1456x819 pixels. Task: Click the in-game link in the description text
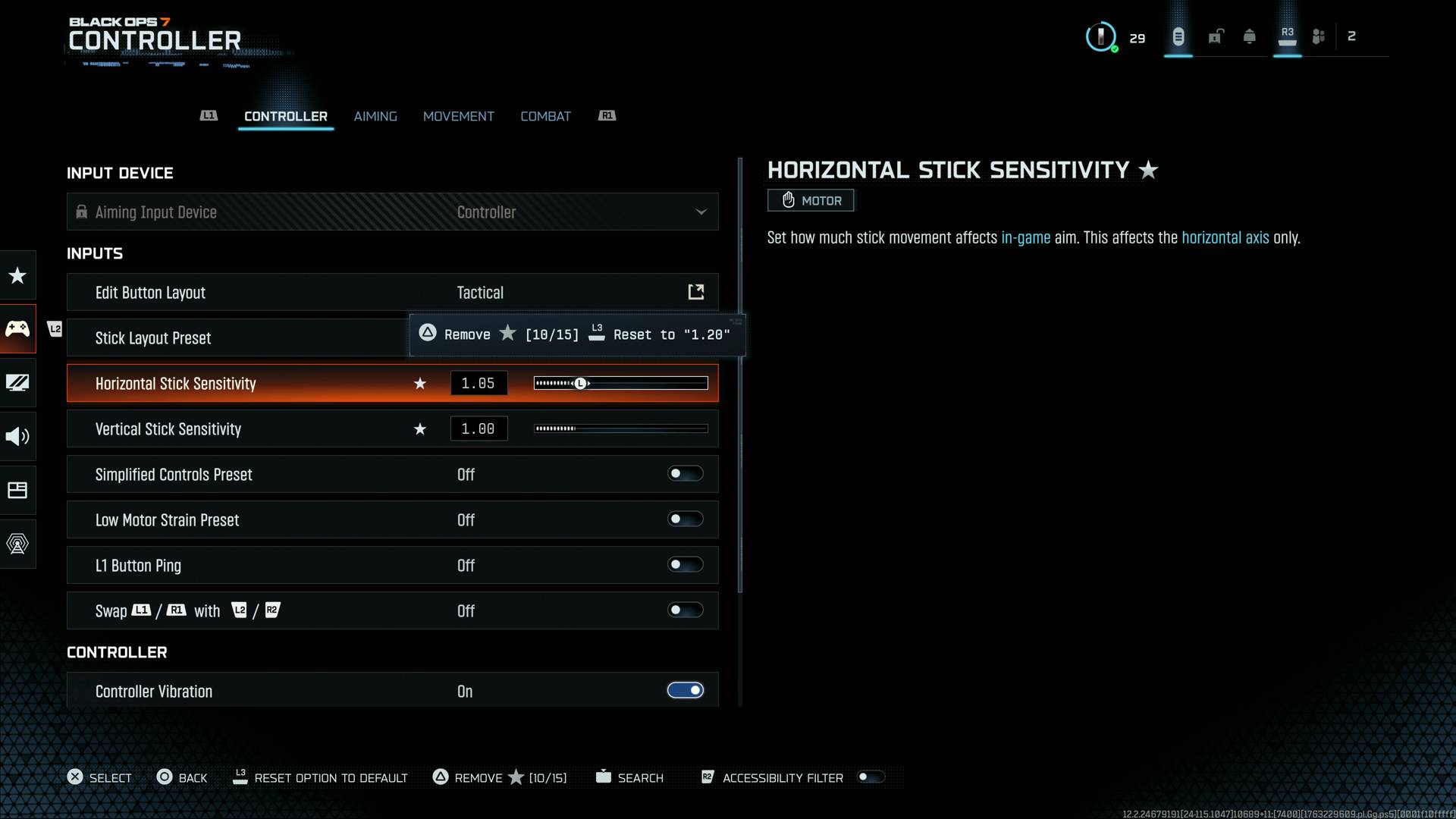1026,237
